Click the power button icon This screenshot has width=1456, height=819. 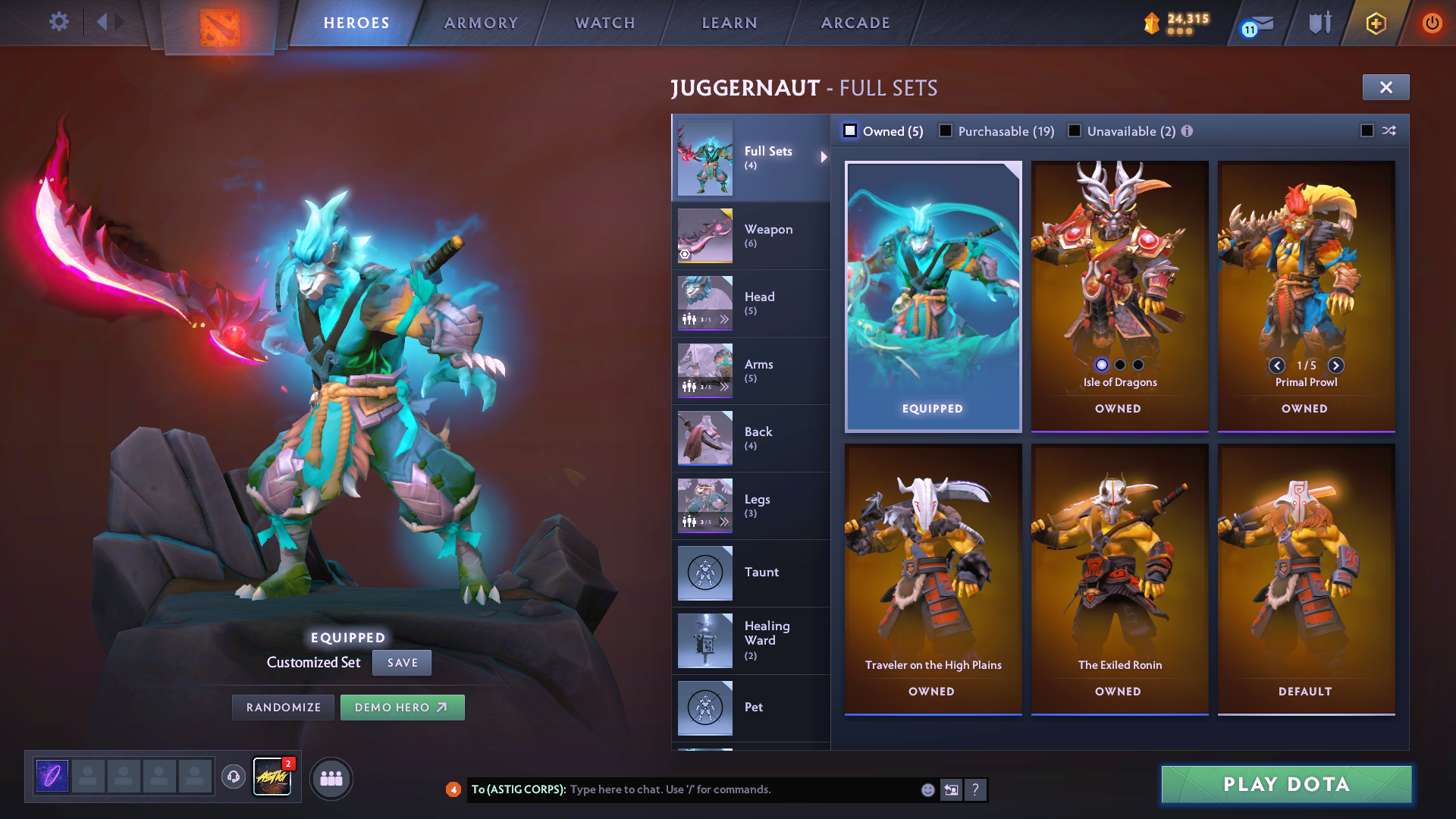pos(1432,23)
